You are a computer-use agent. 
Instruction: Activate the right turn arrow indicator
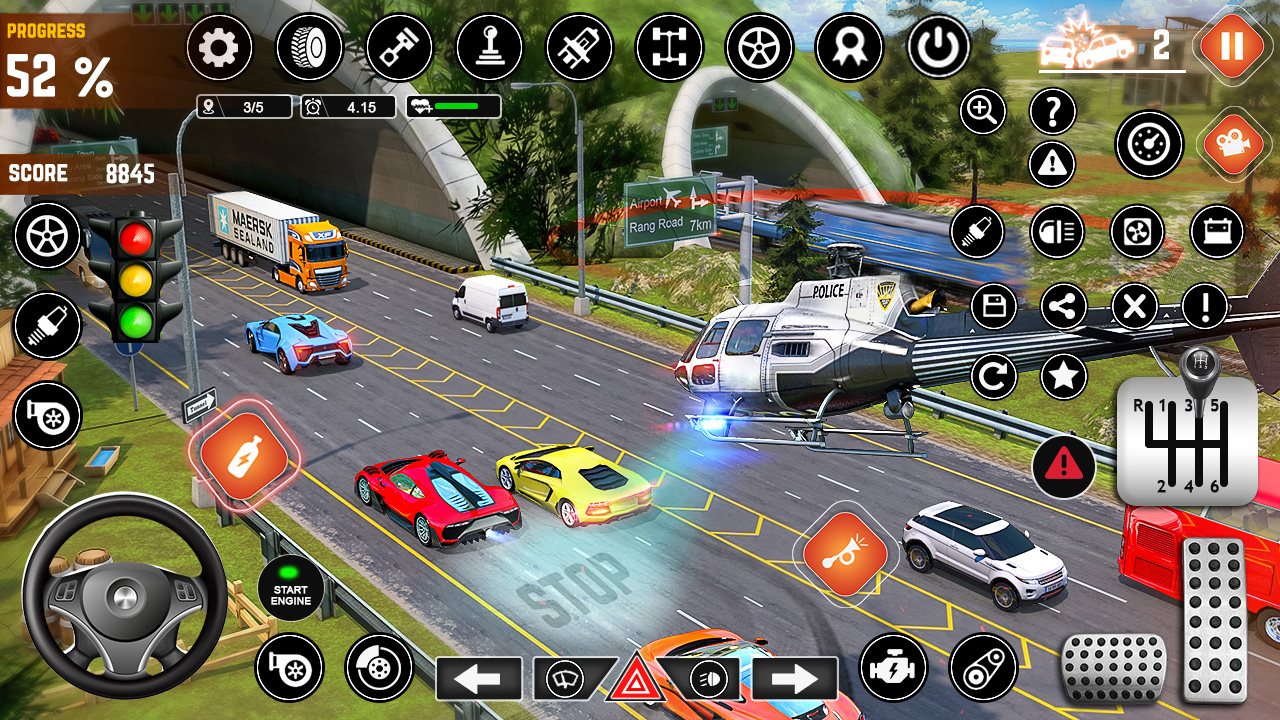coord(795,679)
